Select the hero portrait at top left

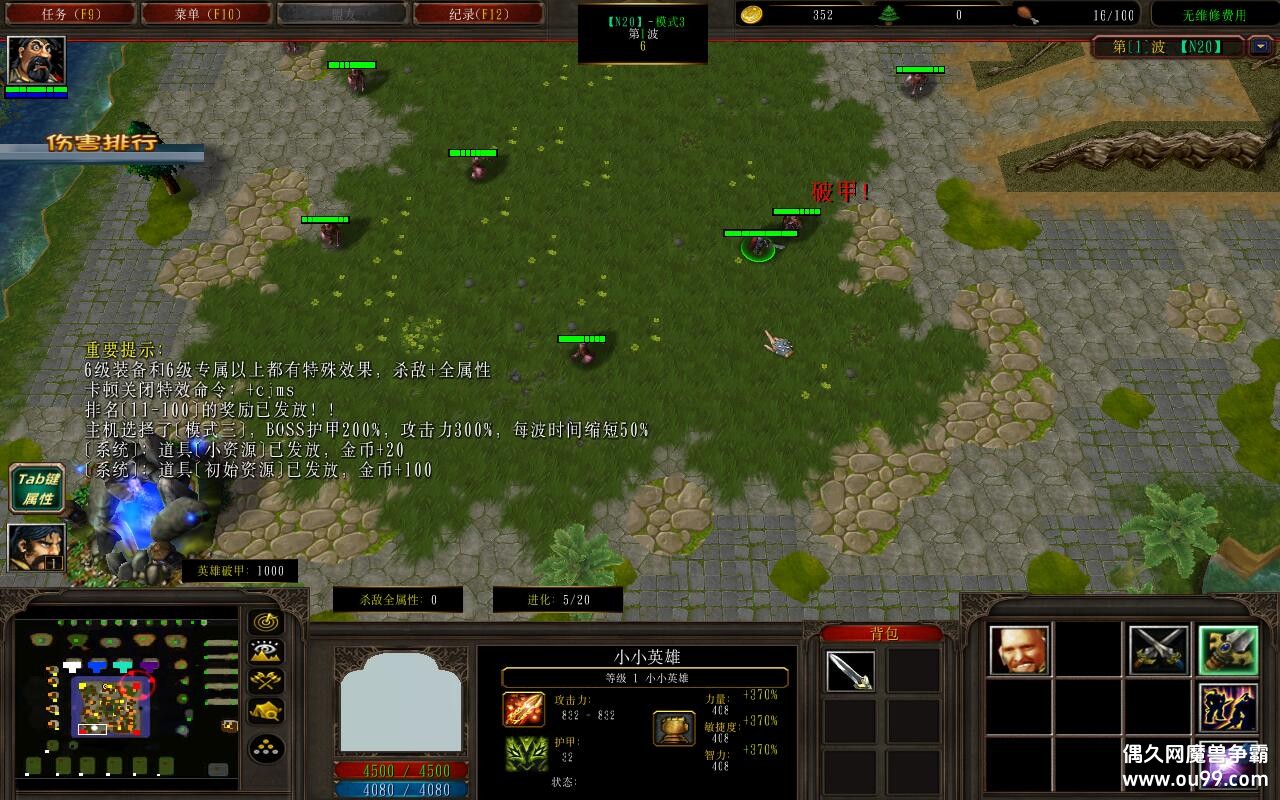37,60
